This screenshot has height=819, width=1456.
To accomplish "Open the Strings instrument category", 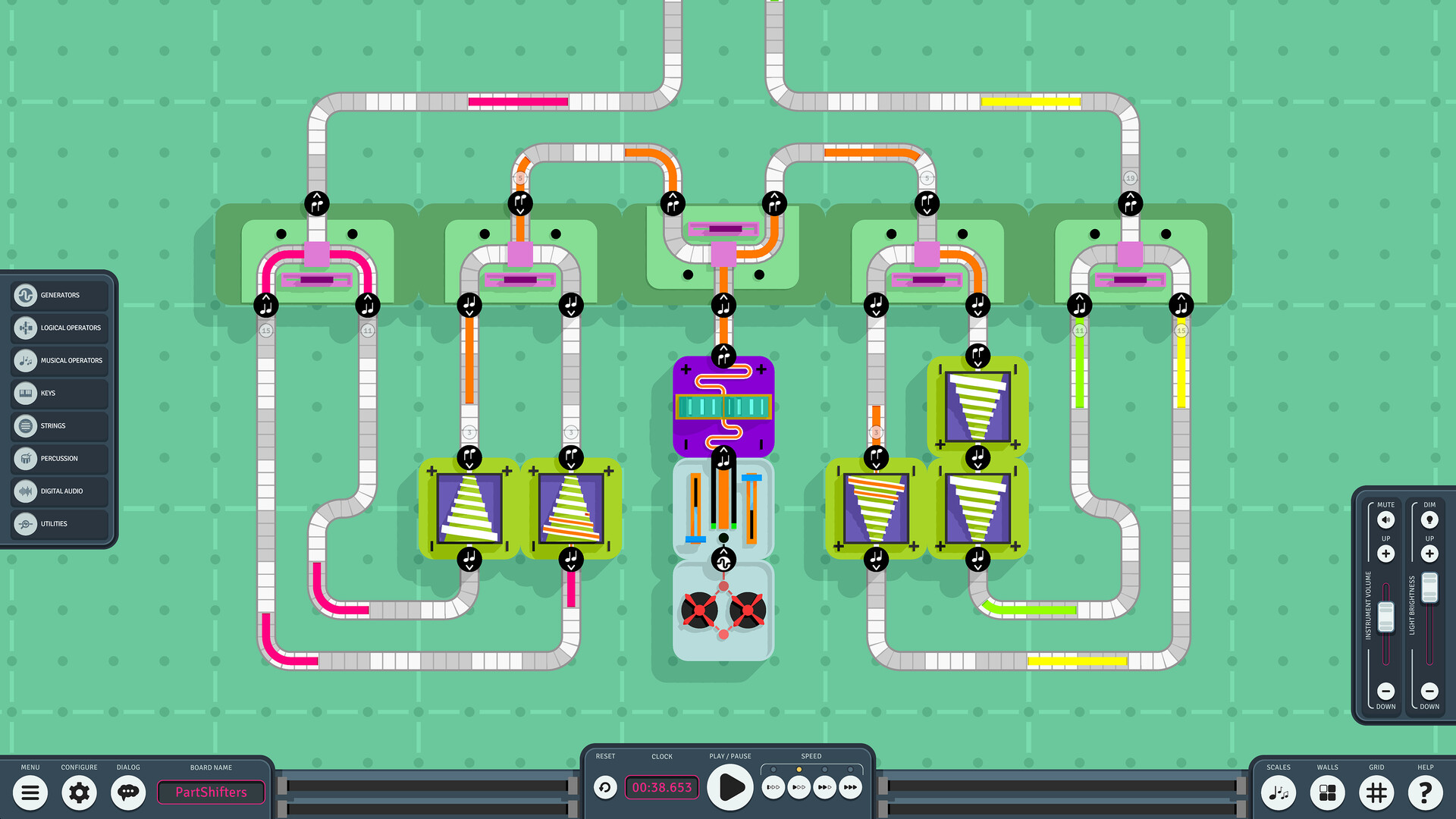I will pyautogui.click(x=59, y=425).
